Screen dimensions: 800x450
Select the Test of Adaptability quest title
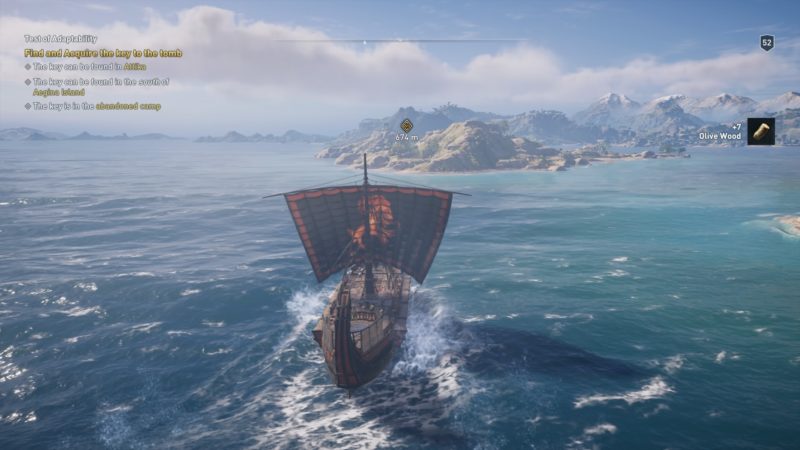(61, 39)
